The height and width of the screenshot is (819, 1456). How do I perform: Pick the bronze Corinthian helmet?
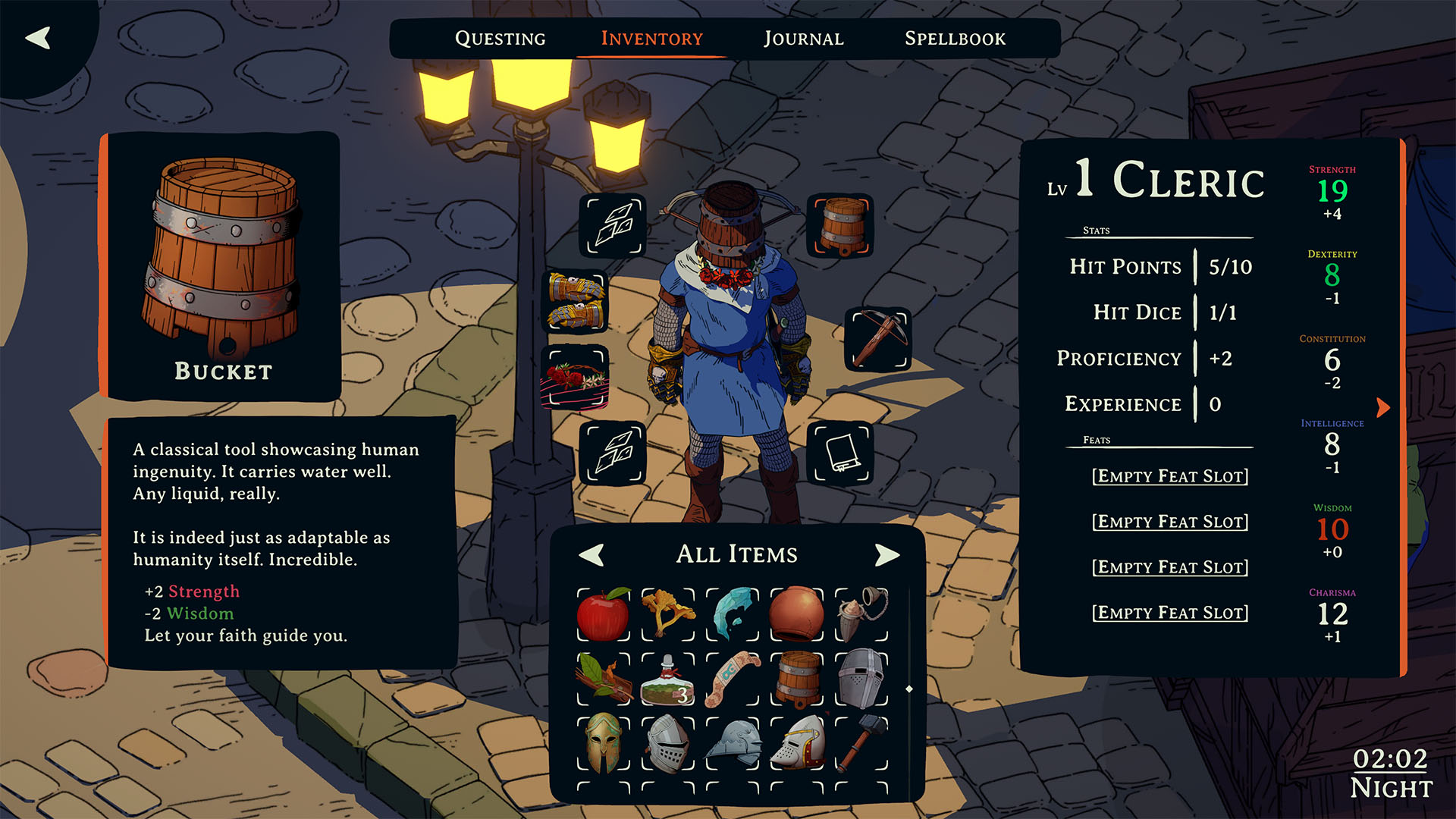pyautogui.click(x=604, y=743)
